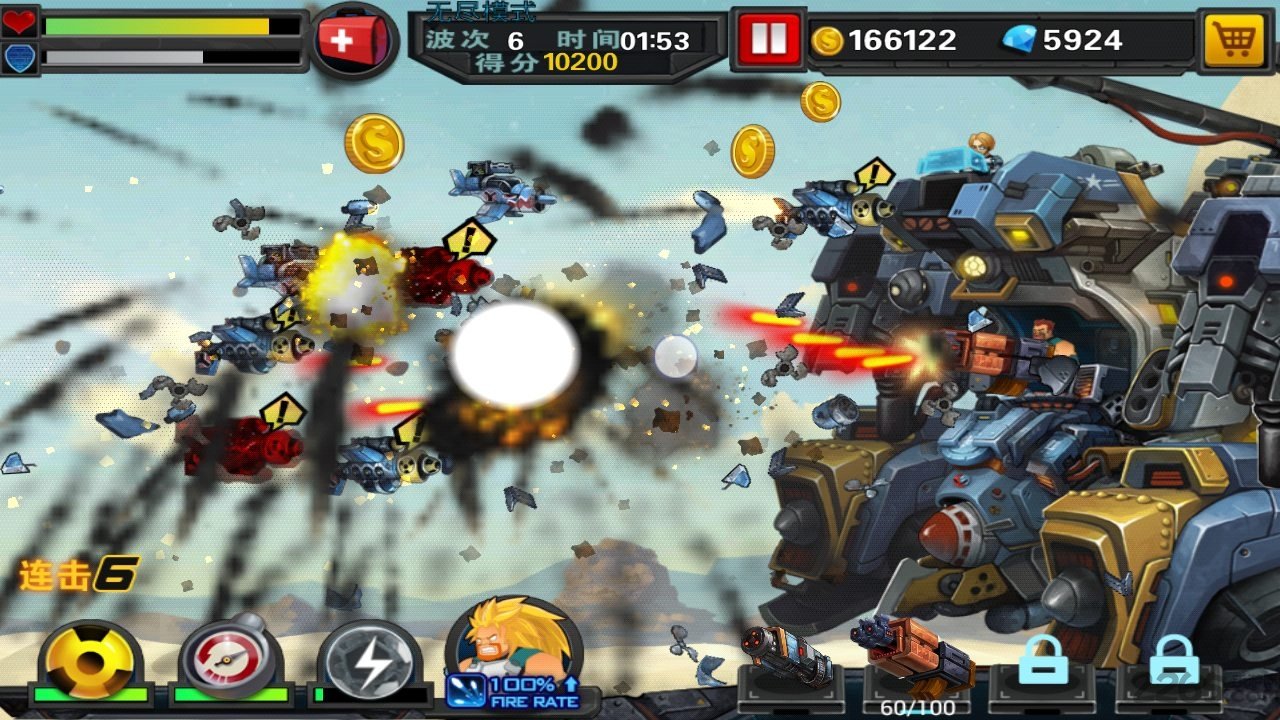Activate the yellow nuclear bomb skill

[89, 660]
